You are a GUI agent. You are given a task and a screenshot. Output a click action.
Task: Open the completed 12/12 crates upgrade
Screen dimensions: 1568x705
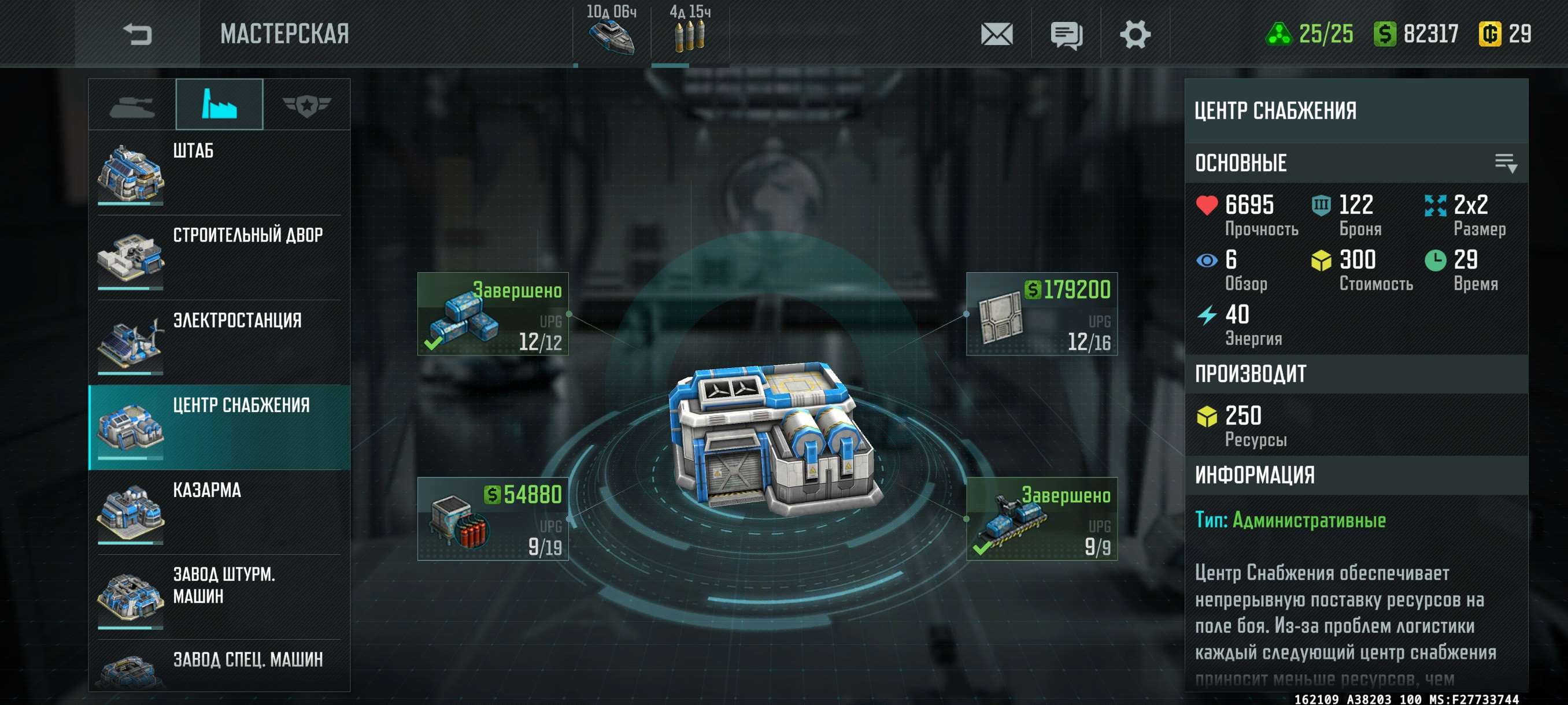493,314
